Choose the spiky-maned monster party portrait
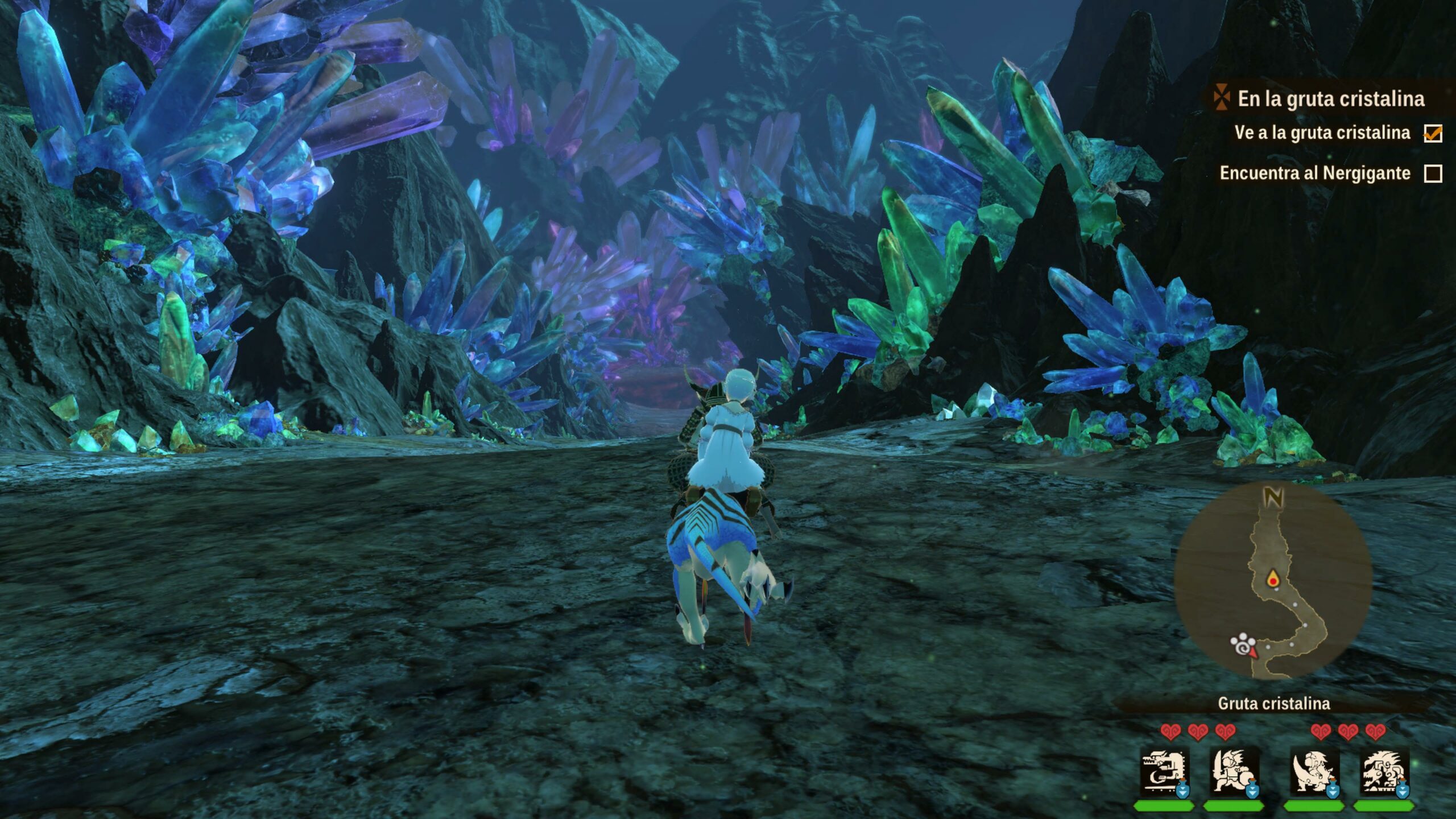1456x819 pixels. (1385, 772)
